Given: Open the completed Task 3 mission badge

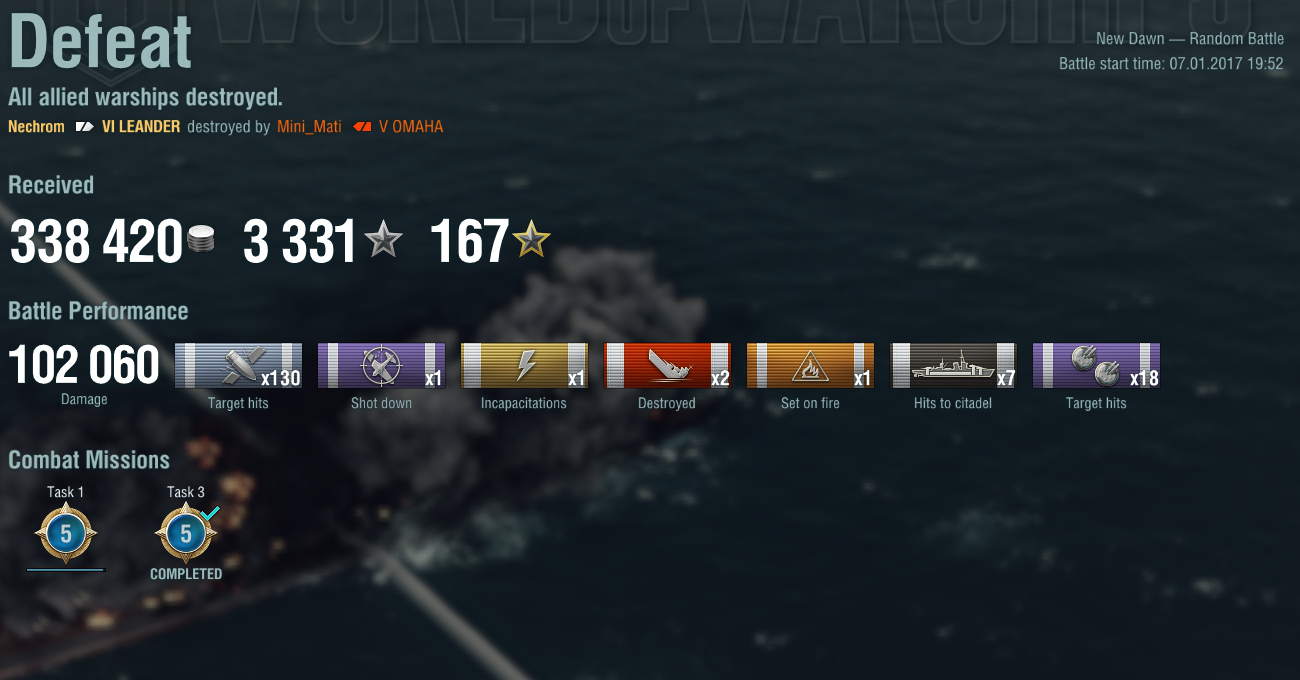Looking at the screenshot, I should [186, 534].
